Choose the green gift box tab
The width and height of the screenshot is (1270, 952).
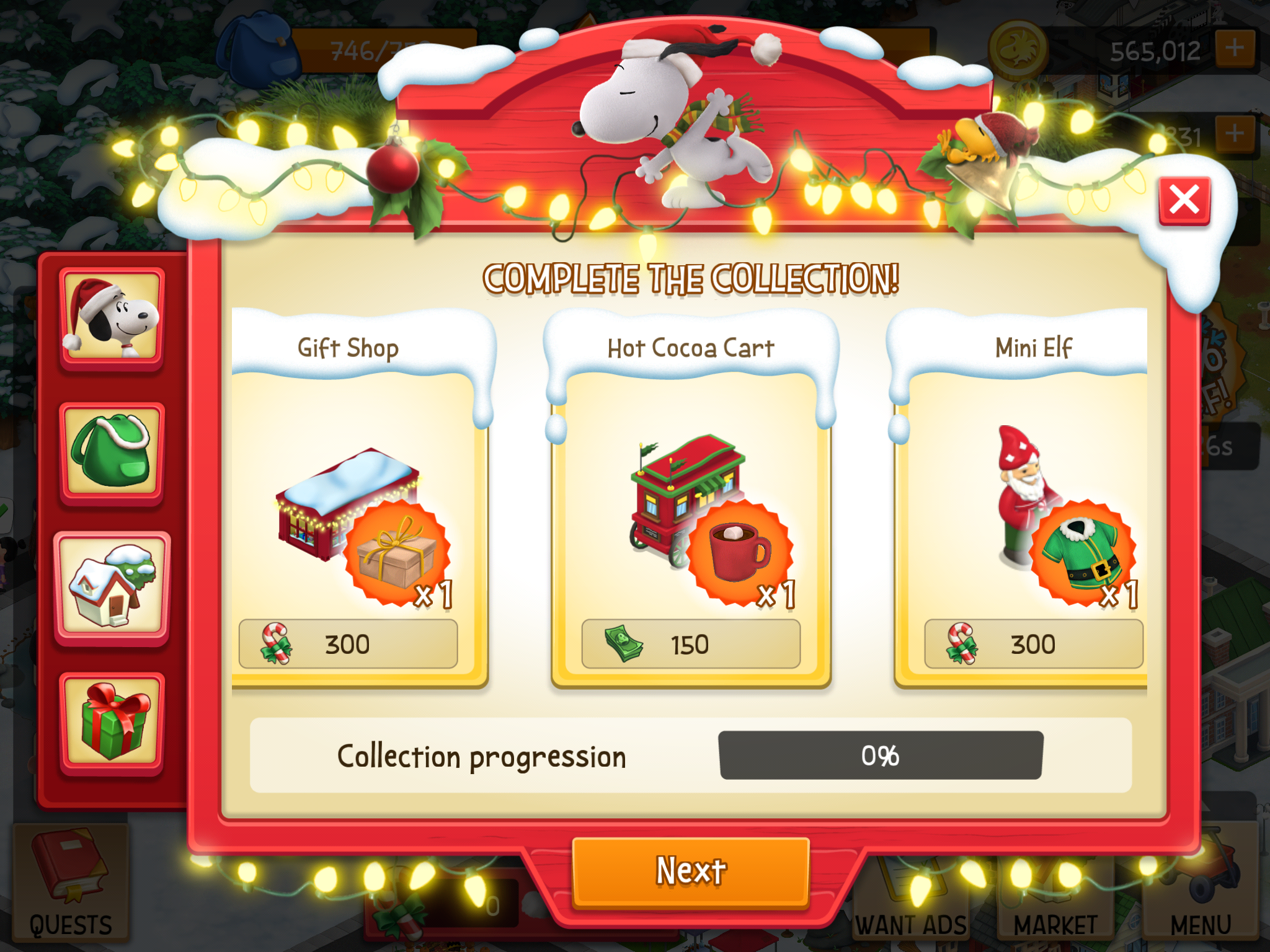[x=112, y=722]
